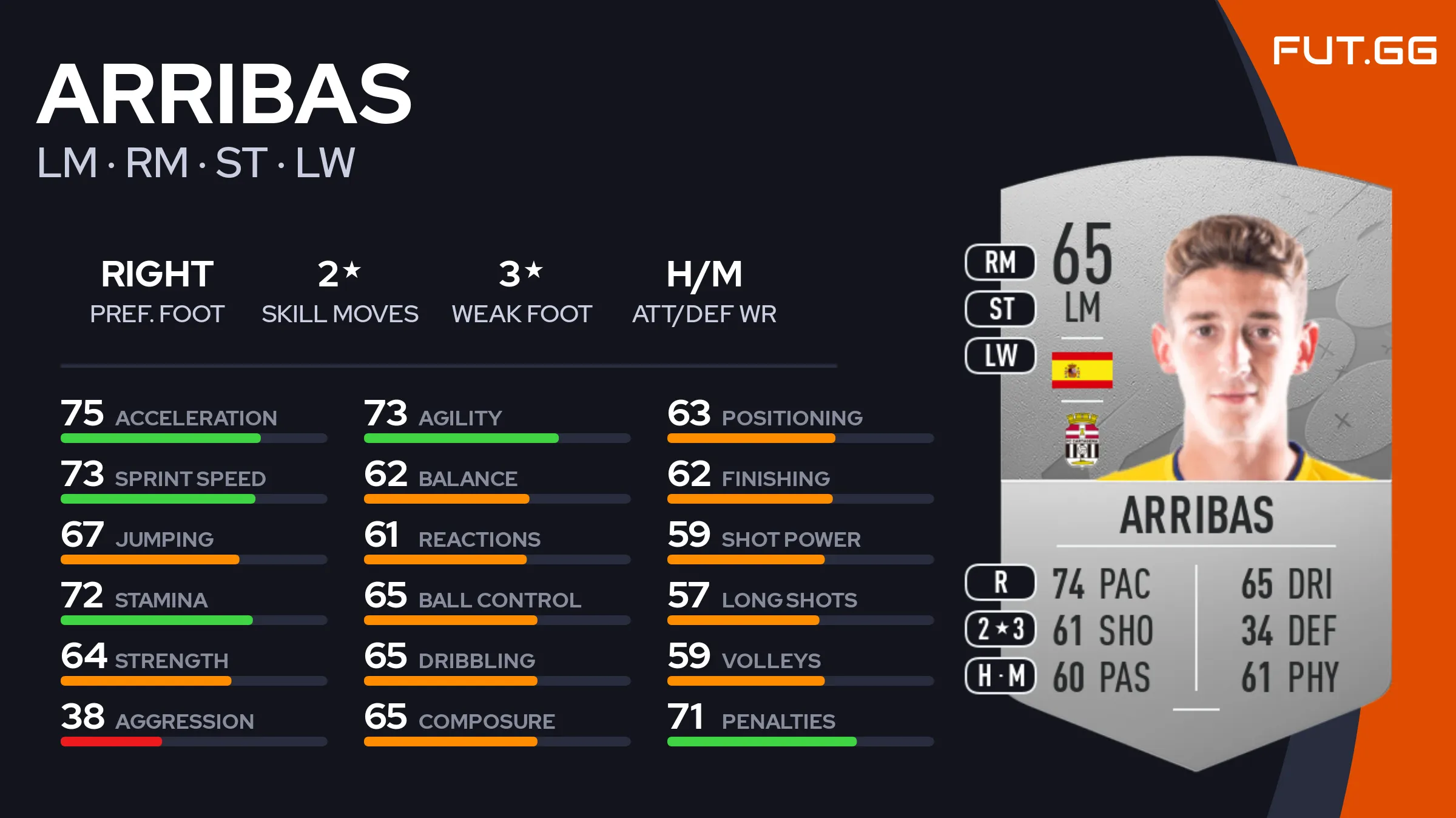Image resolution: width=1456 pixels, height=818 pixels.
Task: Choose the RM alternate position badge
Action: coord(1000,262)
